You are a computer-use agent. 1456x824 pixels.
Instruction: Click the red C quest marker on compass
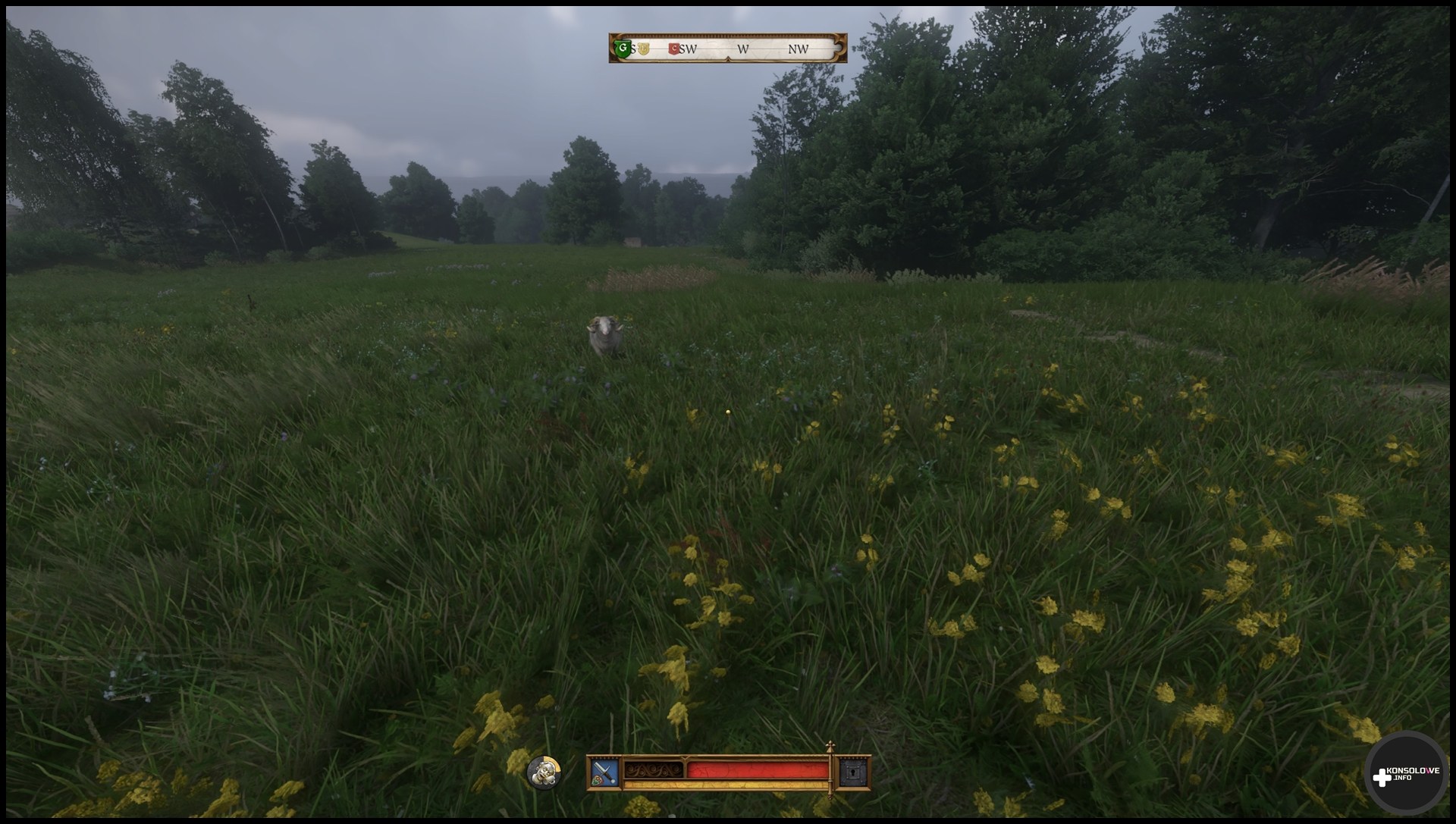pos(673,49)
